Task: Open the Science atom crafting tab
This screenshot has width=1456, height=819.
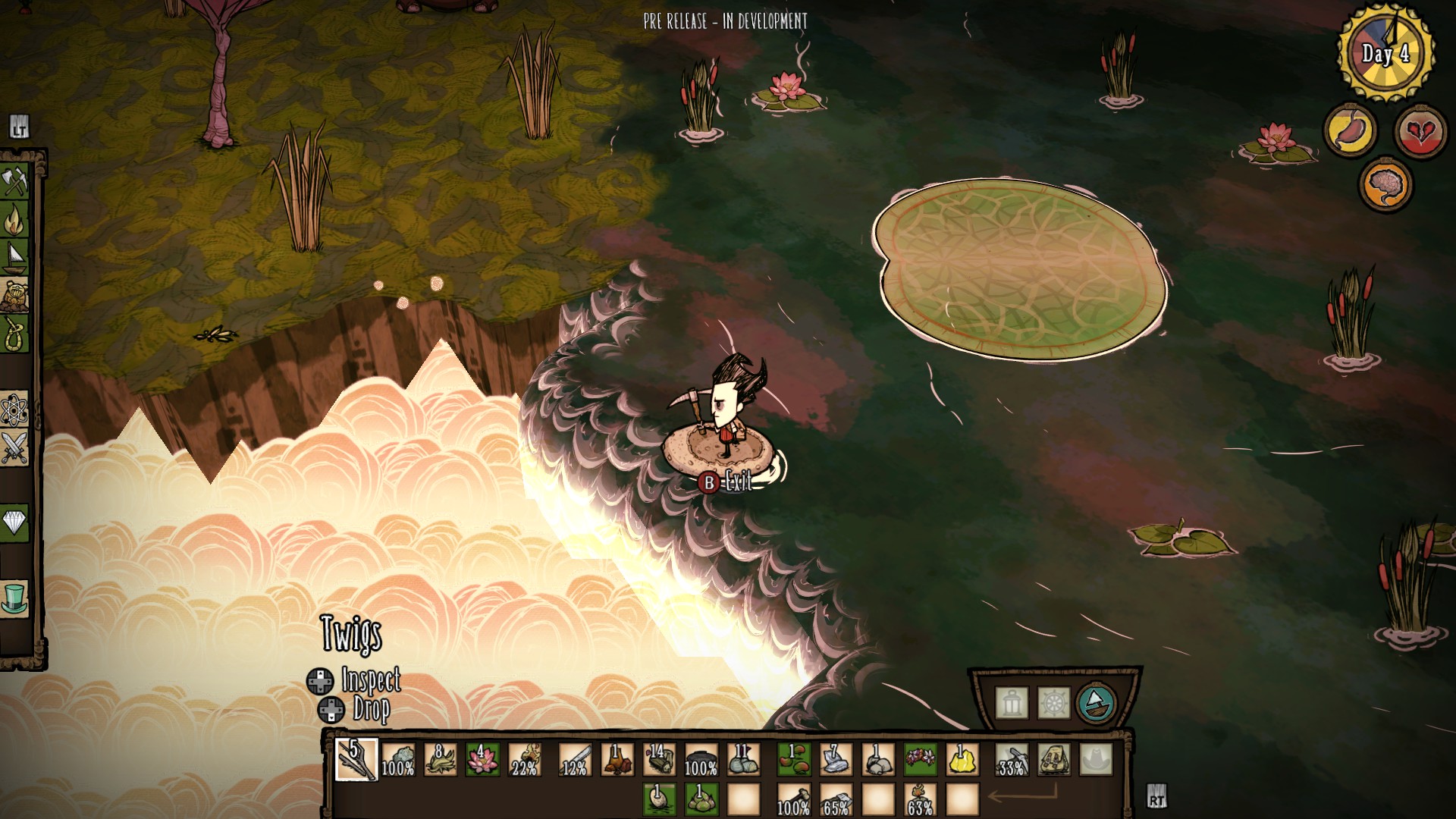Action: coord(14,410)
